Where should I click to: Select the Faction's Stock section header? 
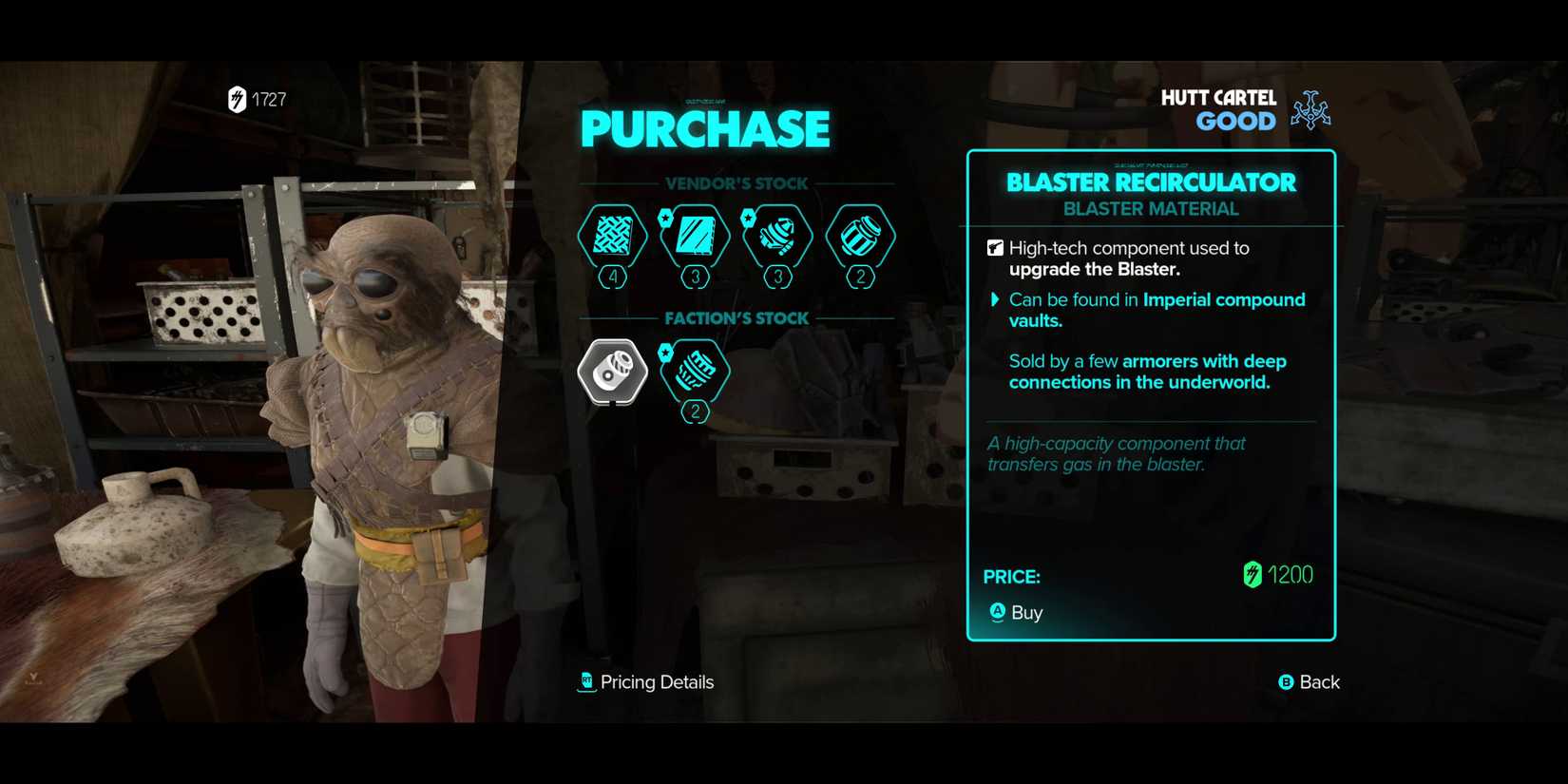(x=738, y=317)
